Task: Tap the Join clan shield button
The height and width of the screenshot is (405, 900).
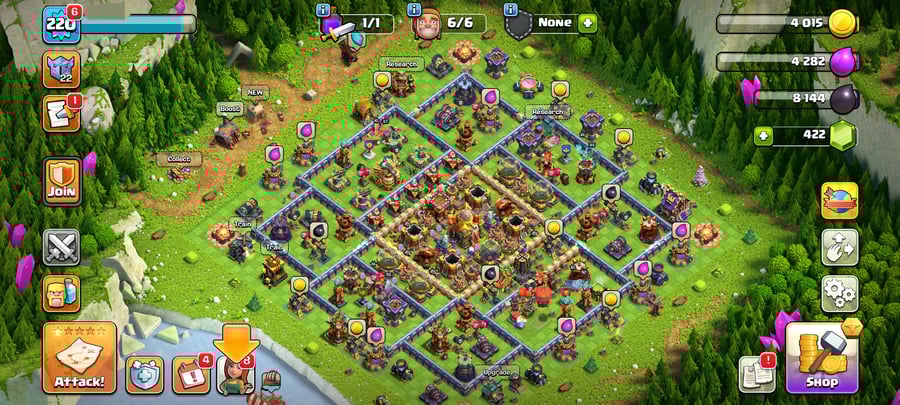Action: click(61, 181)
